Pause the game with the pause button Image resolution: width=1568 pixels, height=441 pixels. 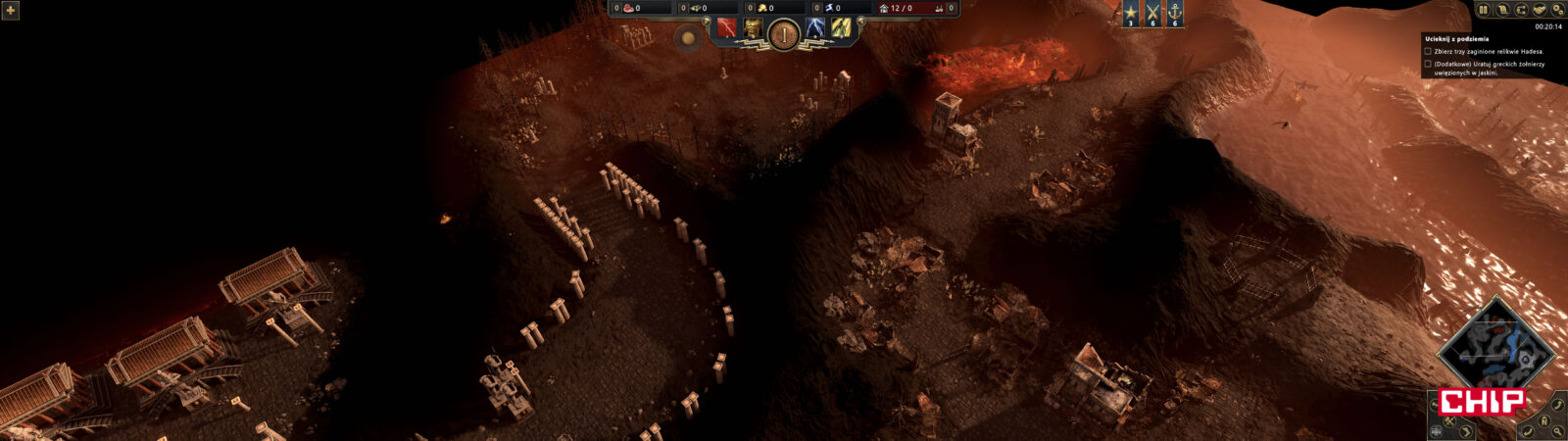(x=1483, y=10)
